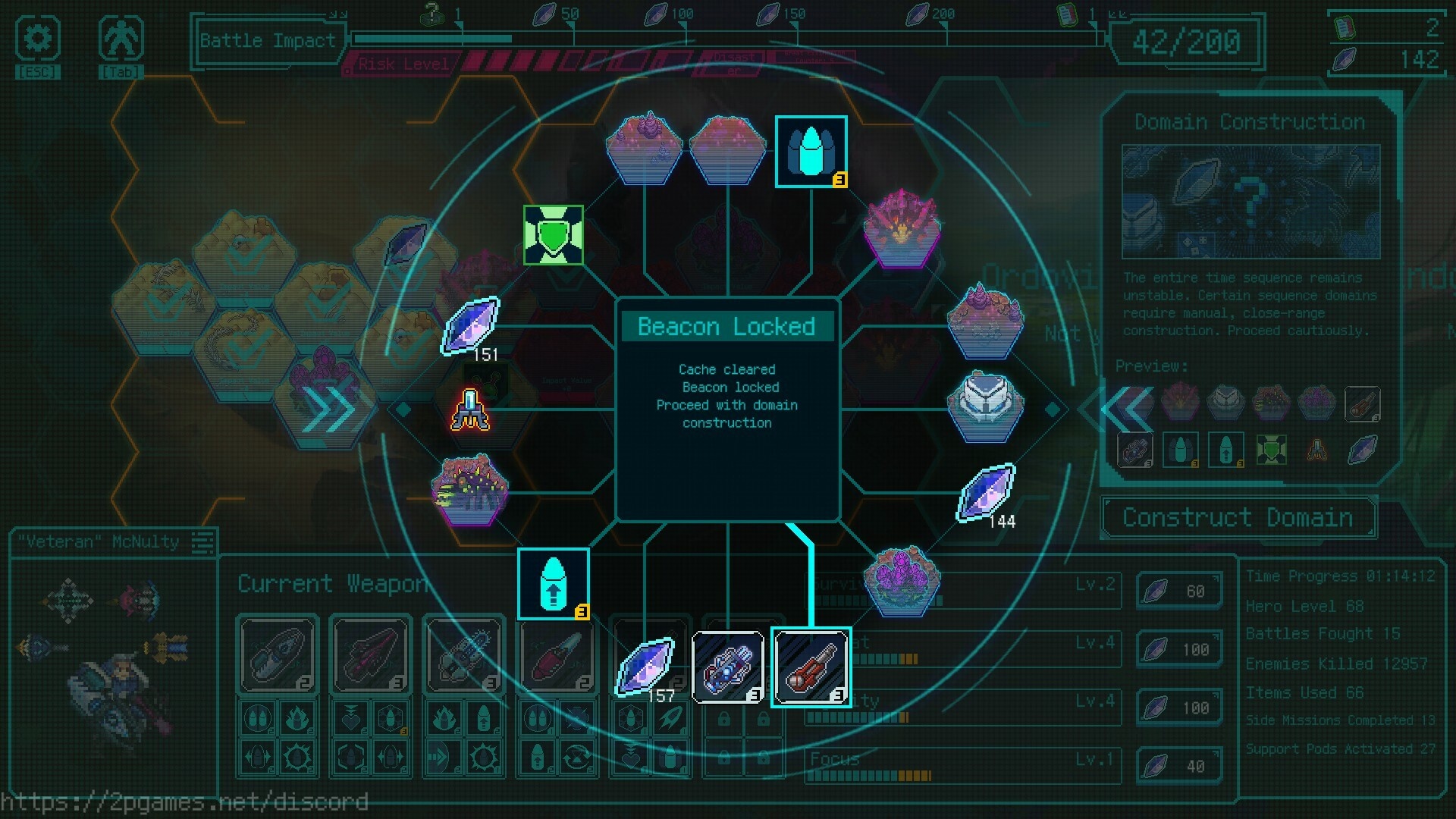Open the Veteran McNulty list menu
1456x819 pixels.
tap(202, 542)
